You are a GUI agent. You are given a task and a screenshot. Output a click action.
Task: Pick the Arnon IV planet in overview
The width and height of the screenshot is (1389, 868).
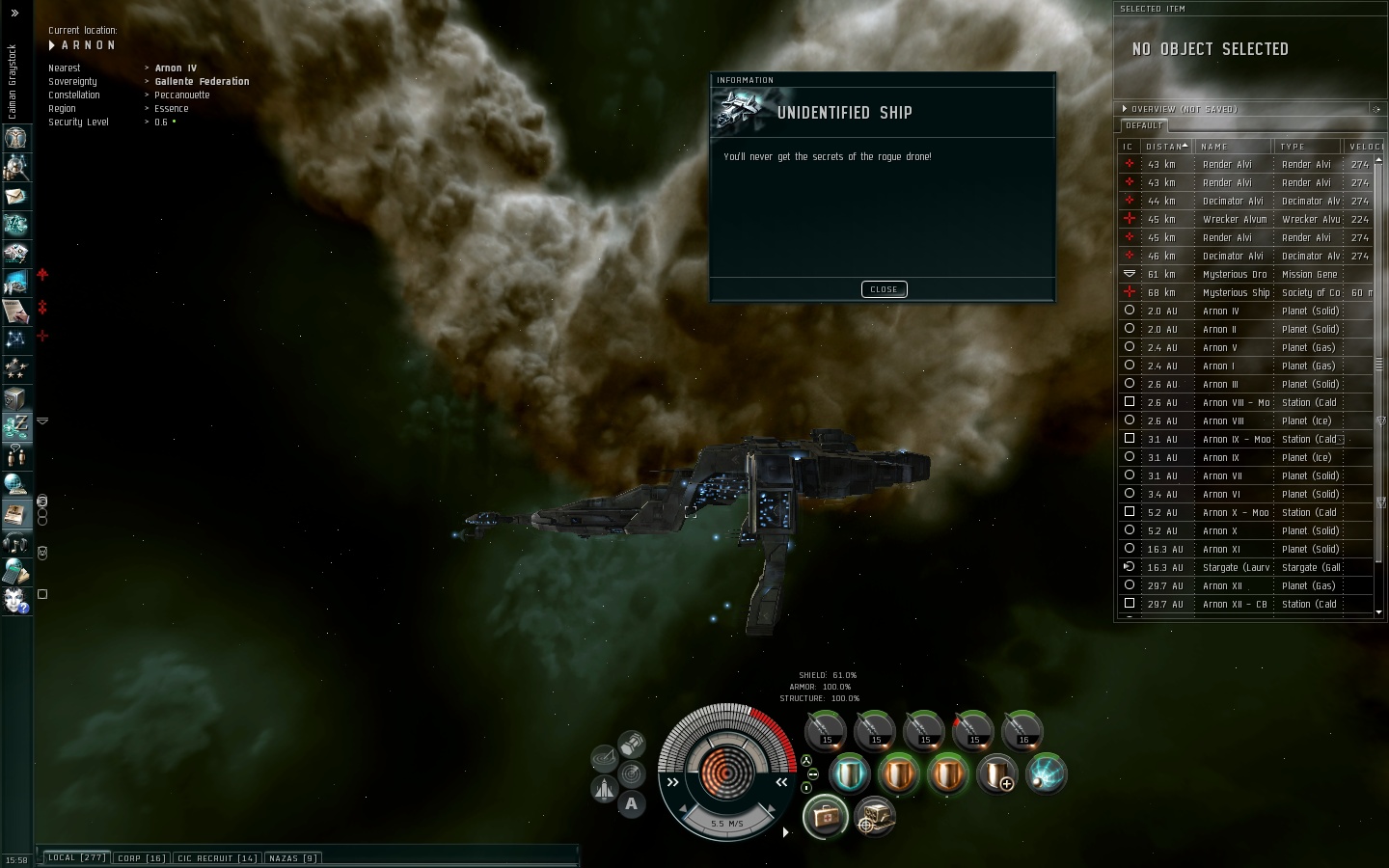[1220, 311]
